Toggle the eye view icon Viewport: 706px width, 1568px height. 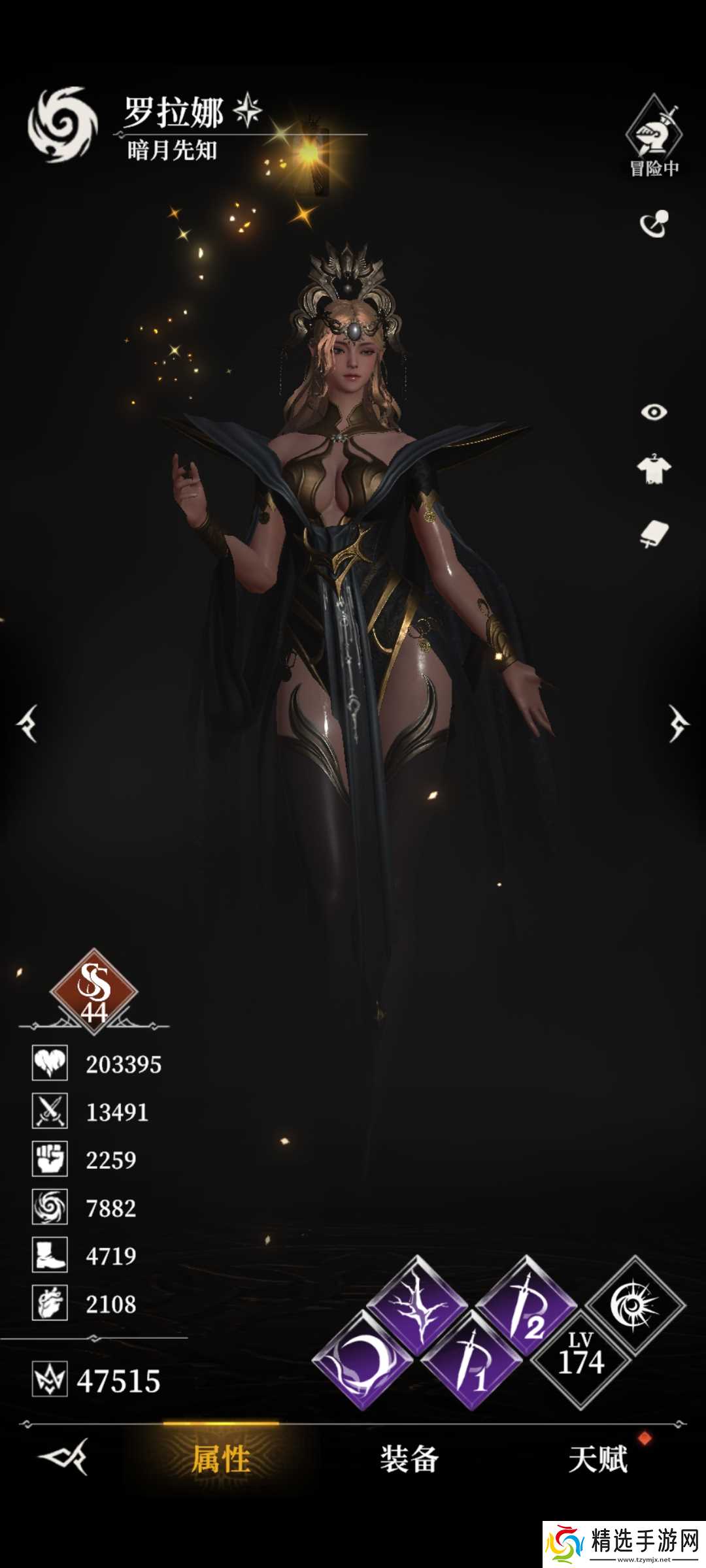coord(654,412)
